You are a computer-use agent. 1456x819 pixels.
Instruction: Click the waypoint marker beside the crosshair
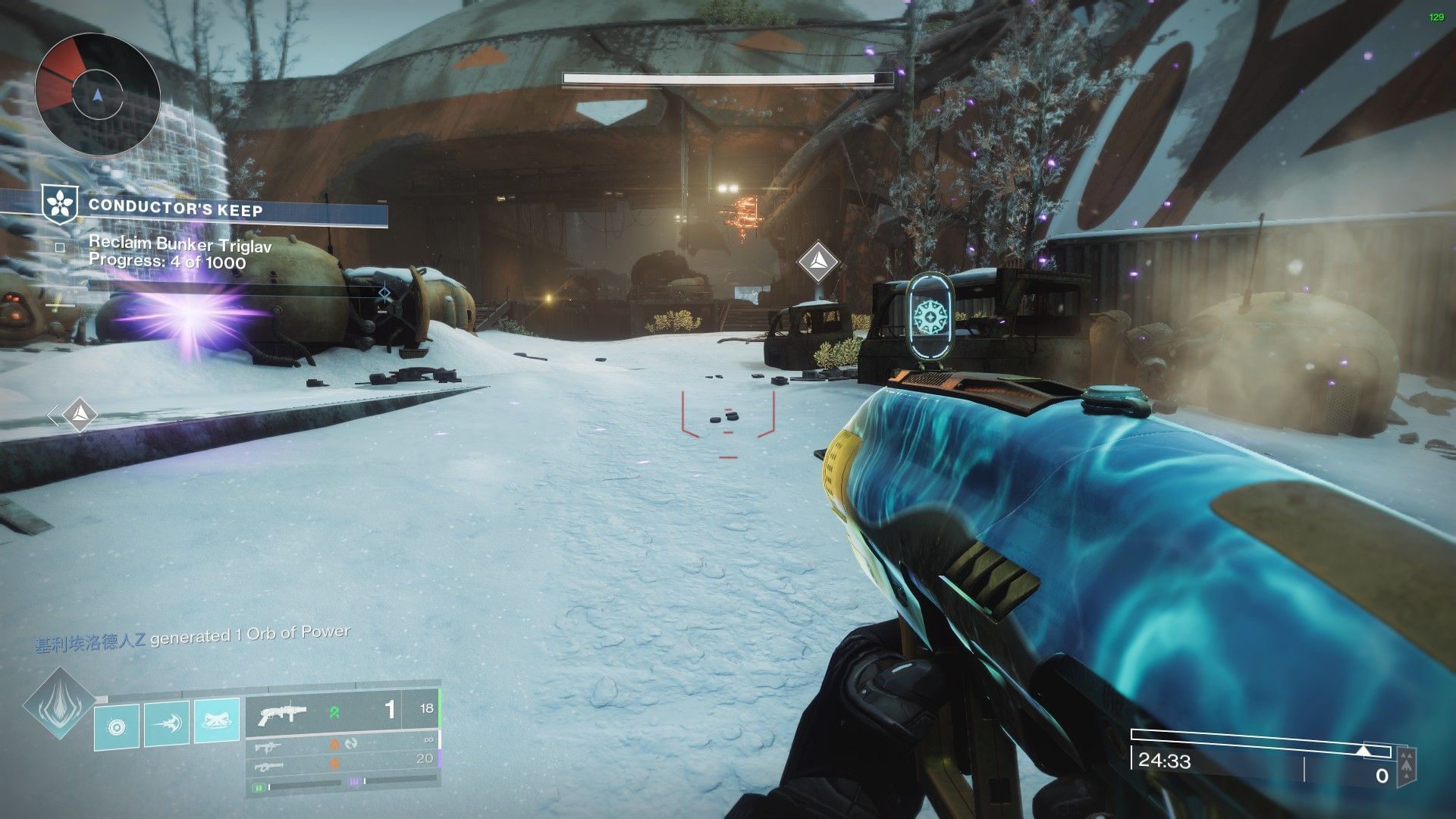coord(818,262)
